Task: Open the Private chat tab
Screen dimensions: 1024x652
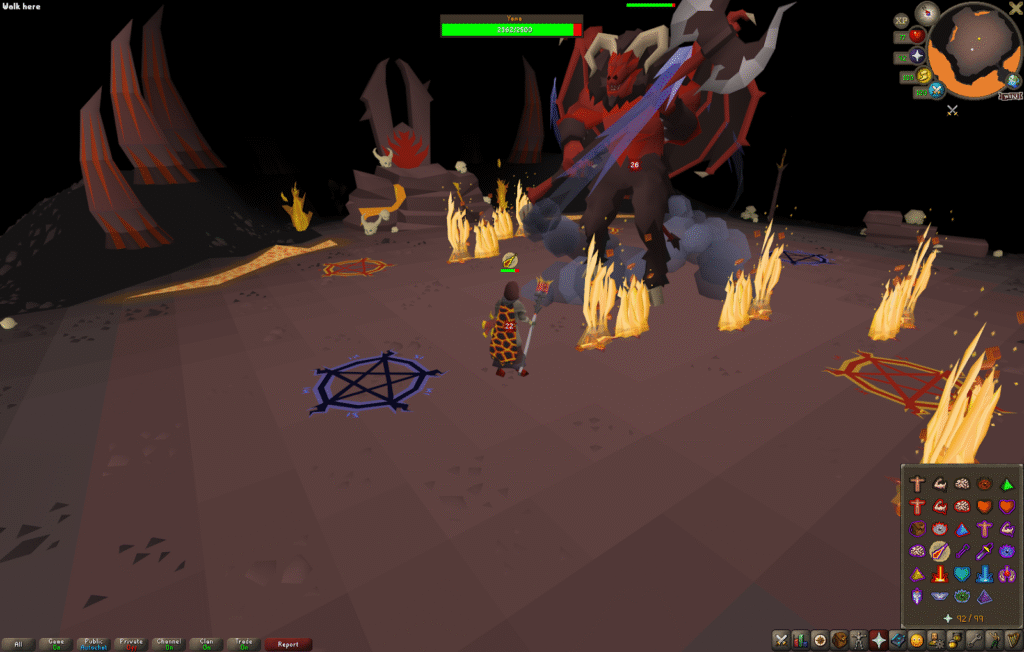Action: [x=130, y=644]
